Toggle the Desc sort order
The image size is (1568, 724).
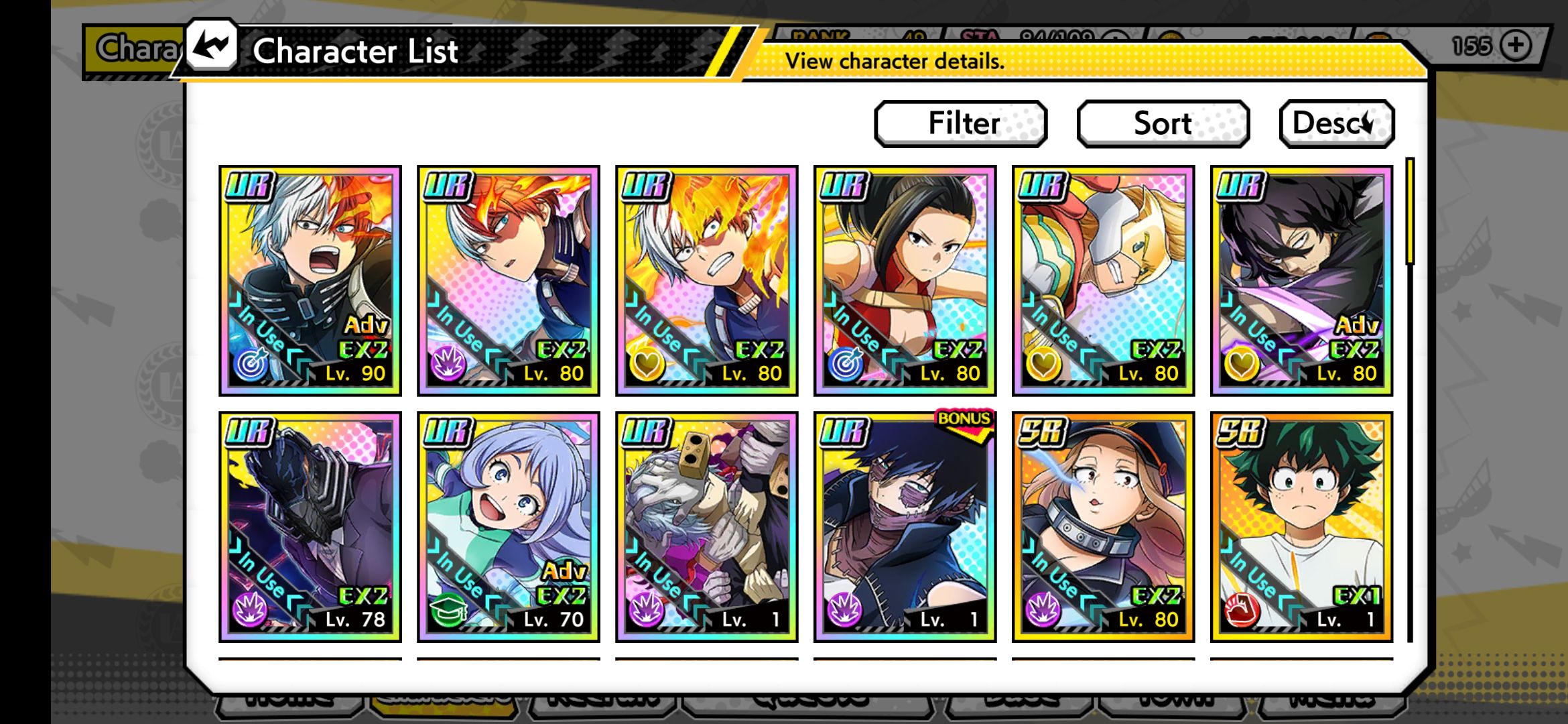(1336, 123)
